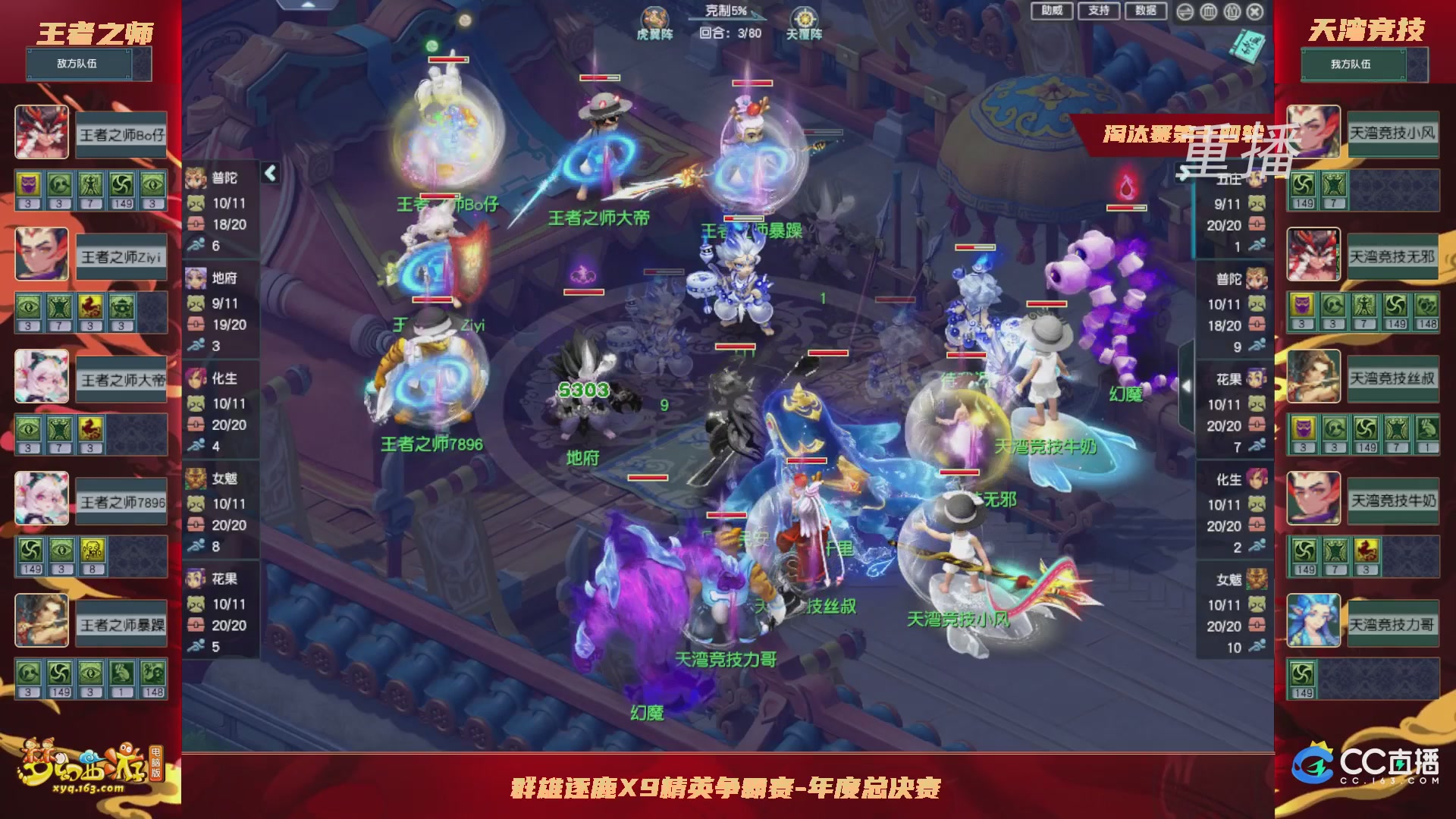The width and height of the screenshot is (1456, 819).
Task: Click the pet count icon in 普陀 panel
Action: coord(195,202)
